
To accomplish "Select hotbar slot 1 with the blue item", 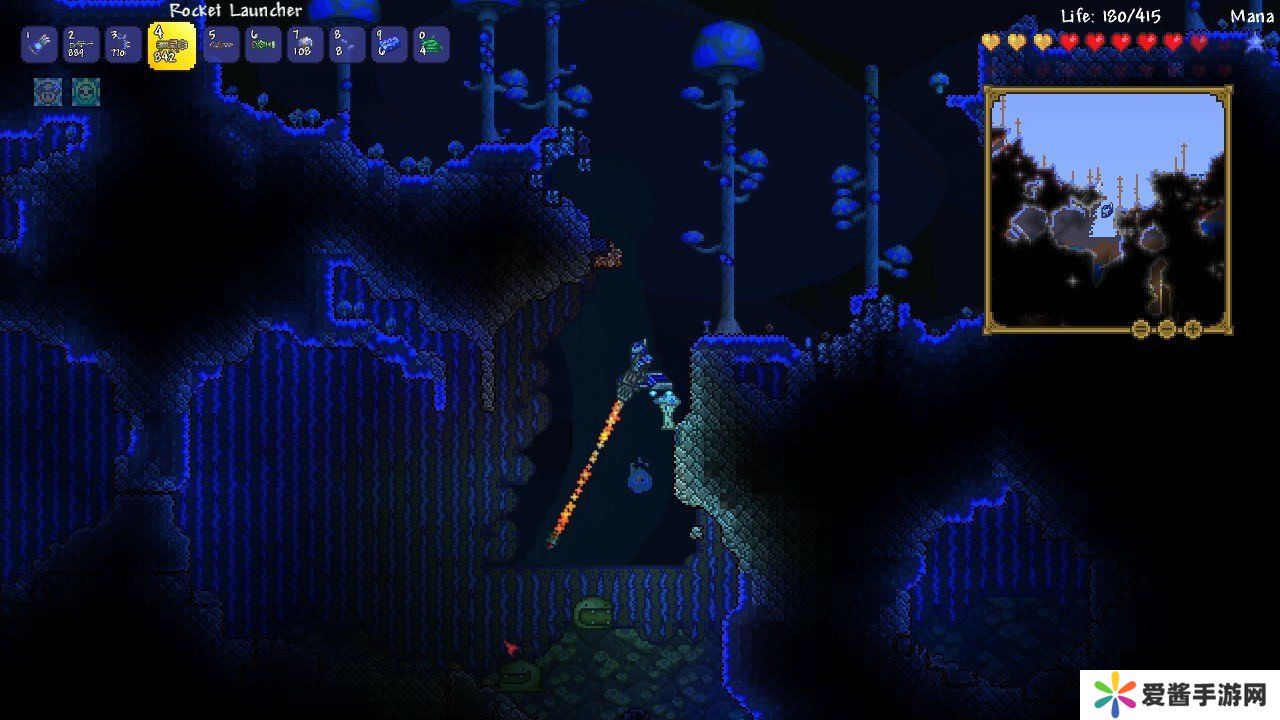I will pos(39,44).
